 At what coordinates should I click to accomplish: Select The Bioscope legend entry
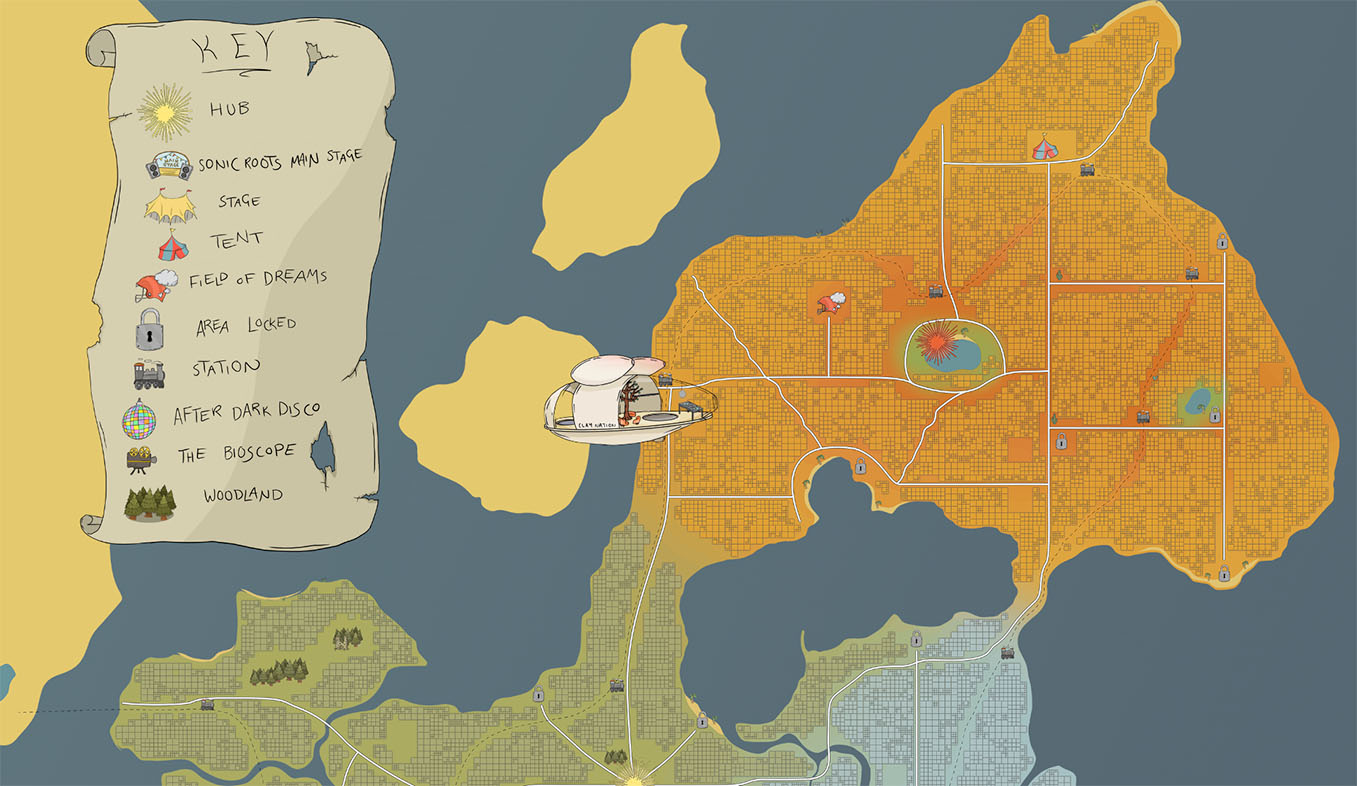tap(236, 454)
